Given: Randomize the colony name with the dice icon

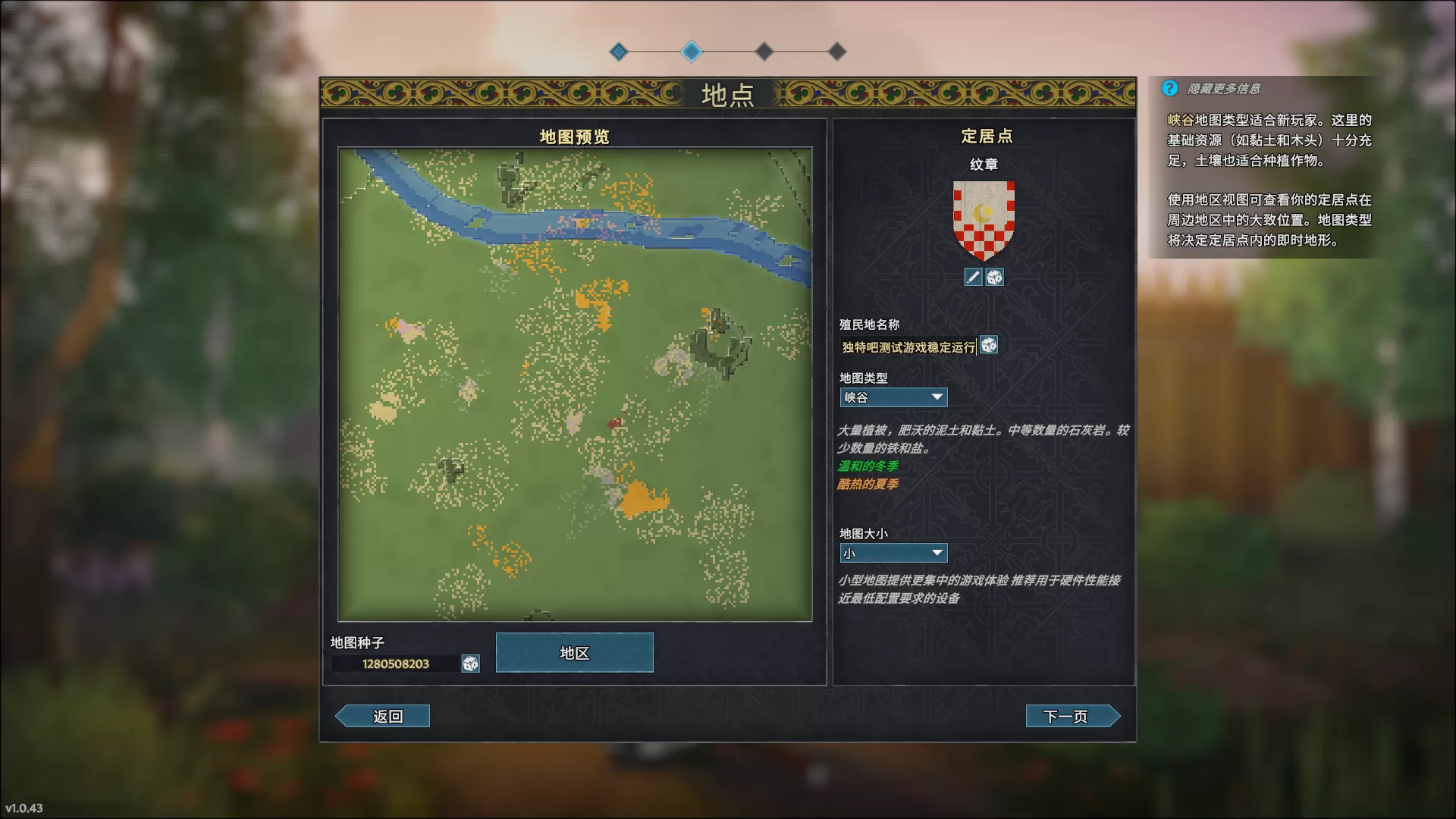Looking at the screenshot, I should pos(988,347).
